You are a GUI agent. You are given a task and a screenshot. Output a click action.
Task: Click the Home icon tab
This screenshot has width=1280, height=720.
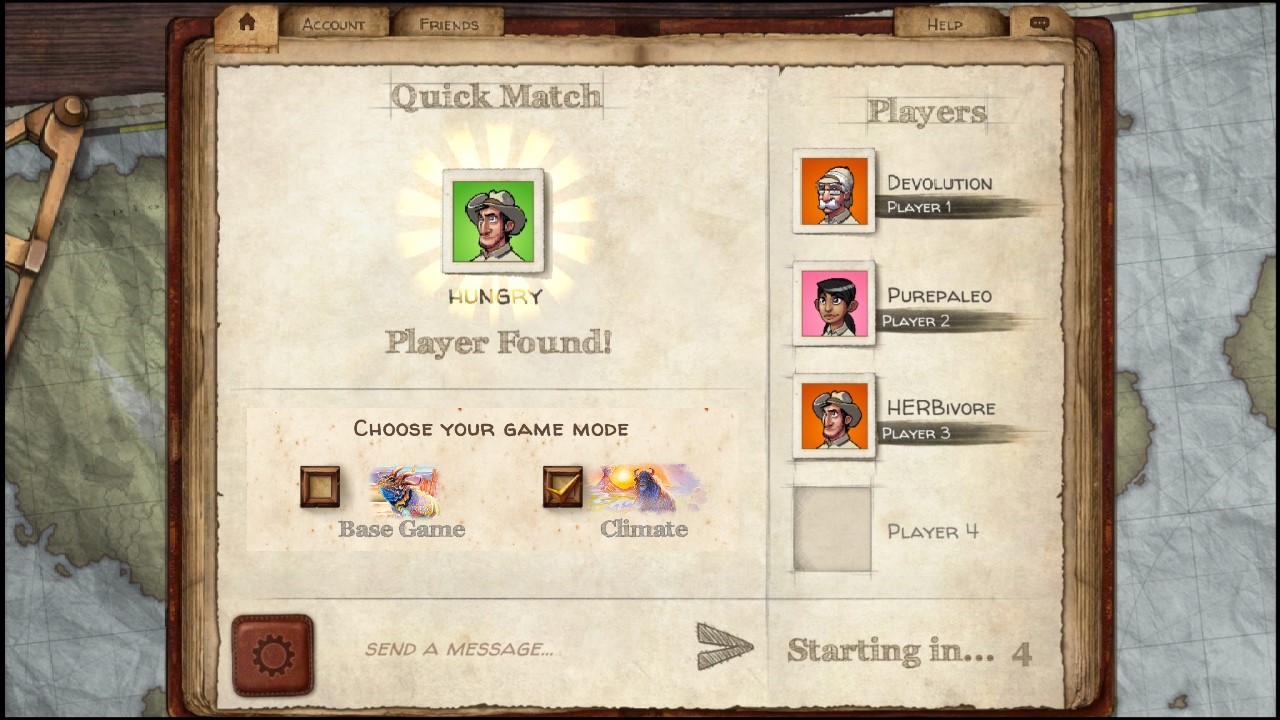pyautogui.click(x=246, y=22)
